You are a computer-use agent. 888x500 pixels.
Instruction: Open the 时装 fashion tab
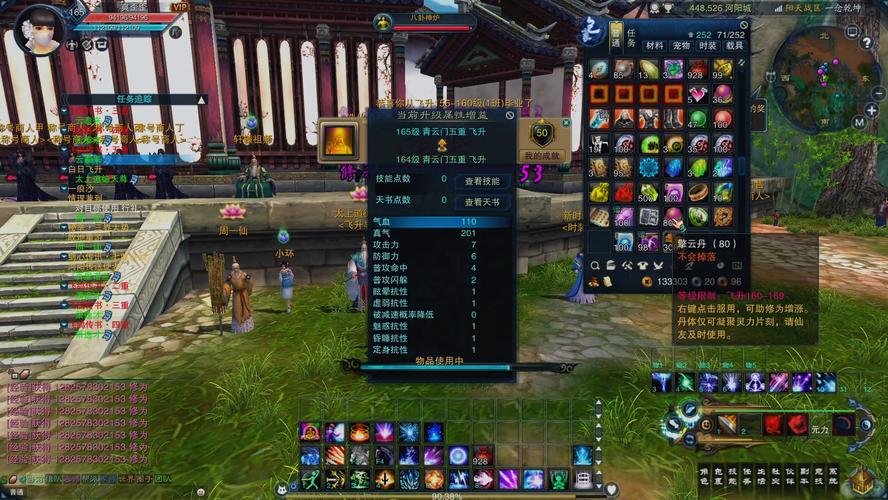pyautogui.click(x=708, y=45)
